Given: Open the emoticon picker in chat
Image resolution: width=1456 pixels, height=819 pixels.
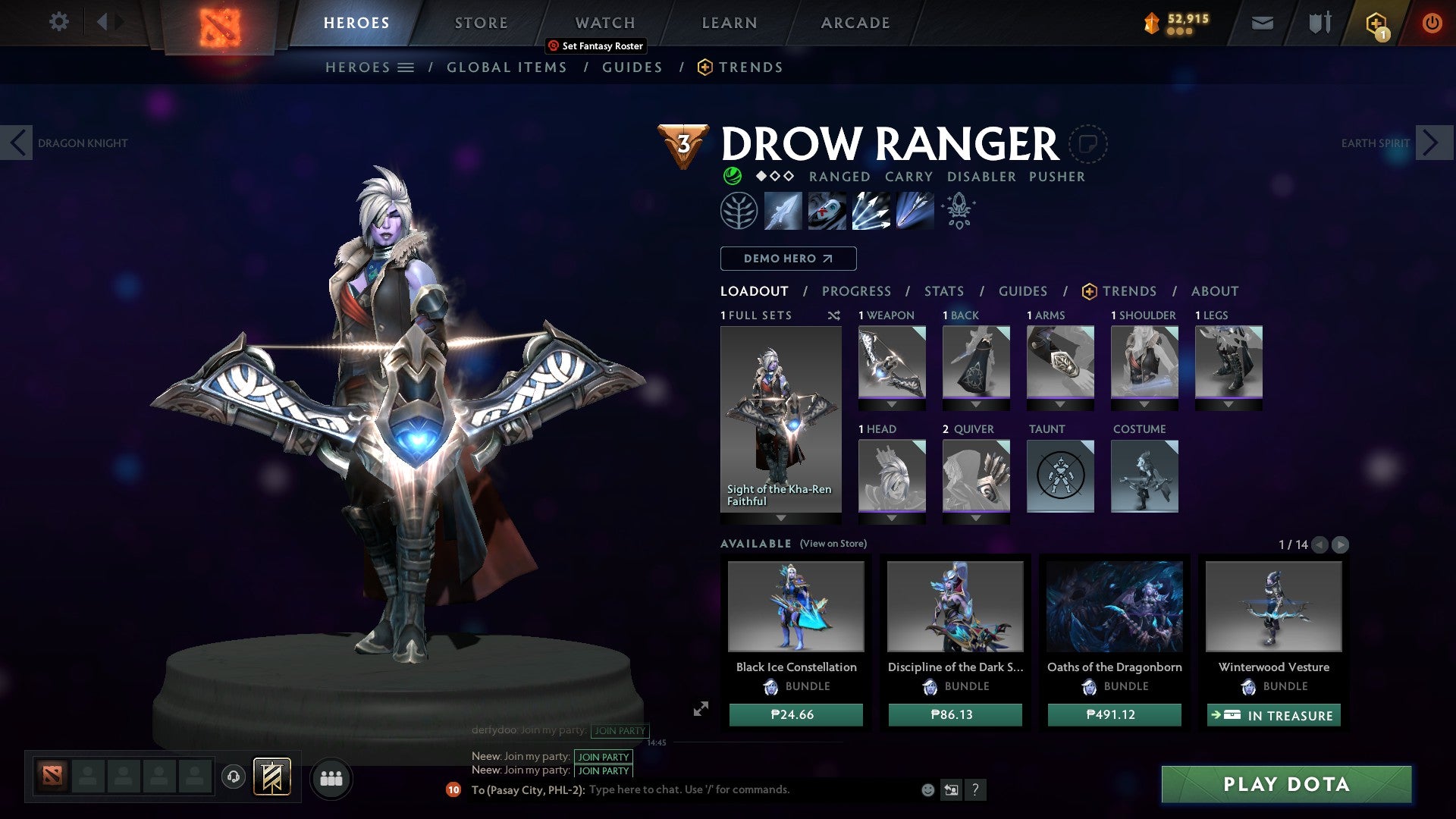Looking at the screenshot, I should (927, 789).
